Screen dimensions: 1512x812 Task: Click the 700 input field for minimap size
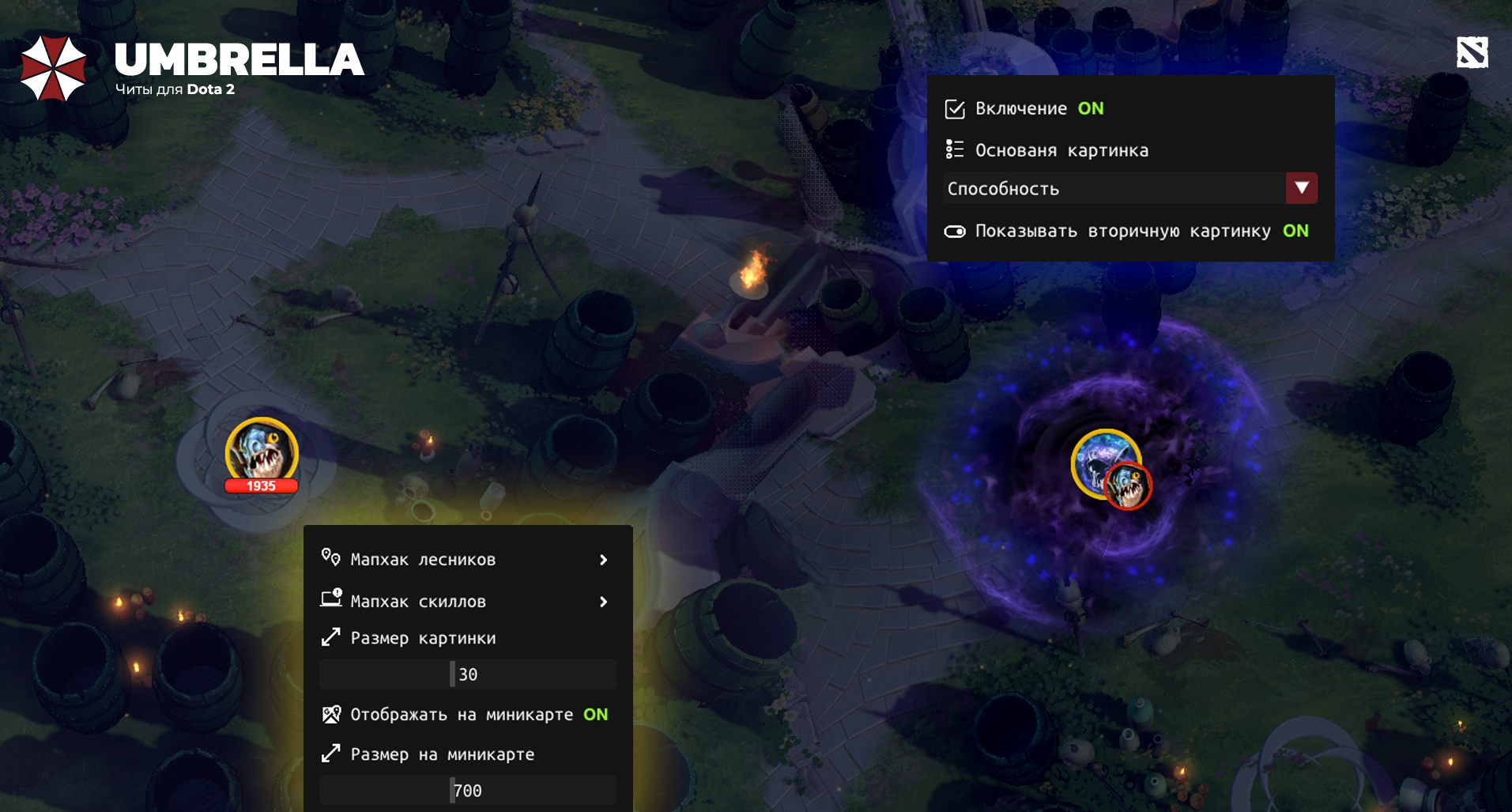point(466,790)
